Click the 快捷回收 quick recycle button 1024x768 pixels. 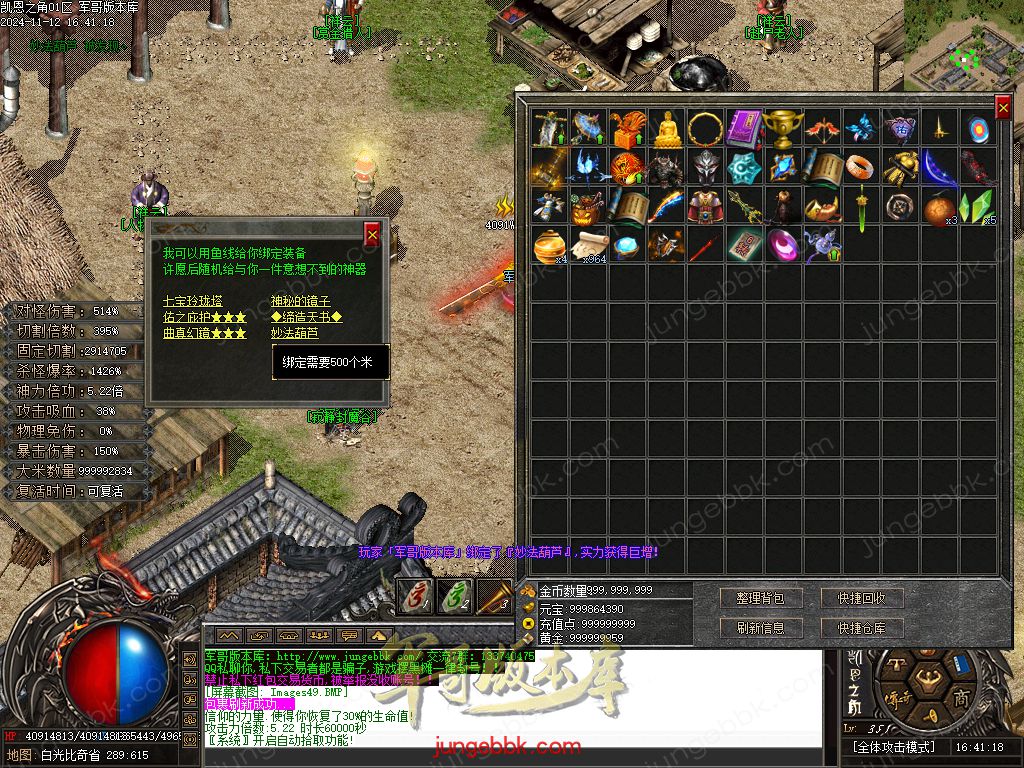[862, 598]
